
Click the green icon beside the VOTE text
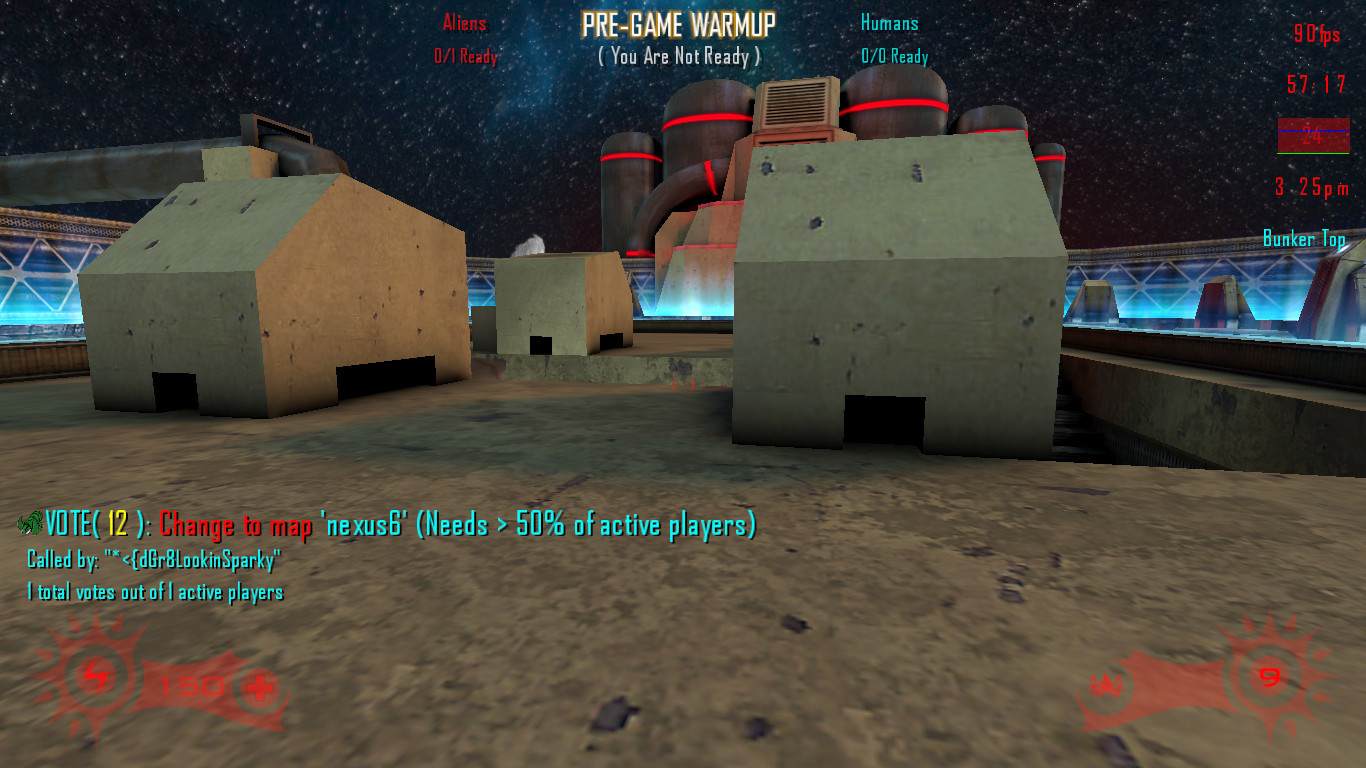pos(30,523)
